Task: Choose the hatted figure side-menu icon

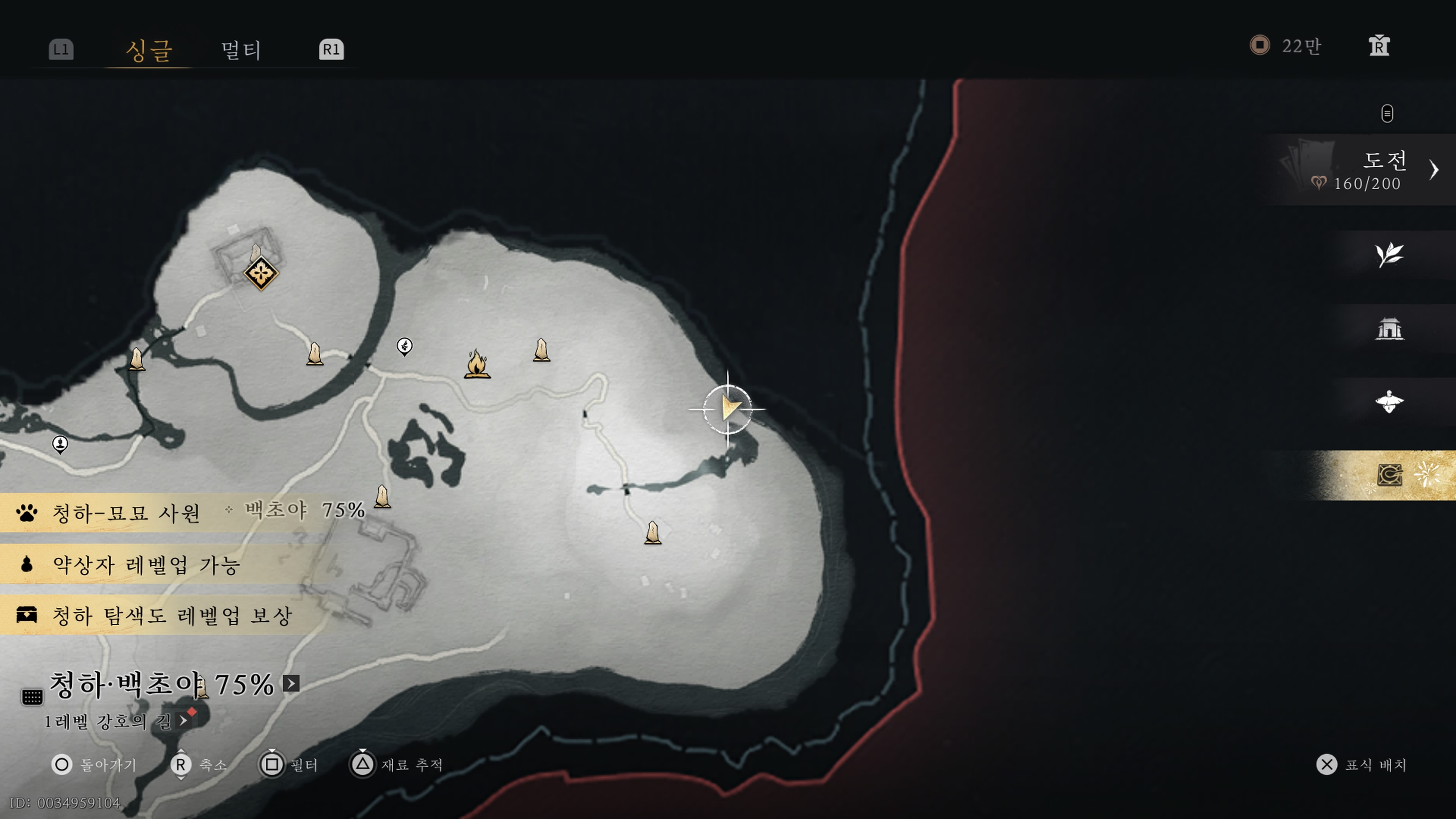Action: click(1389, 402)
